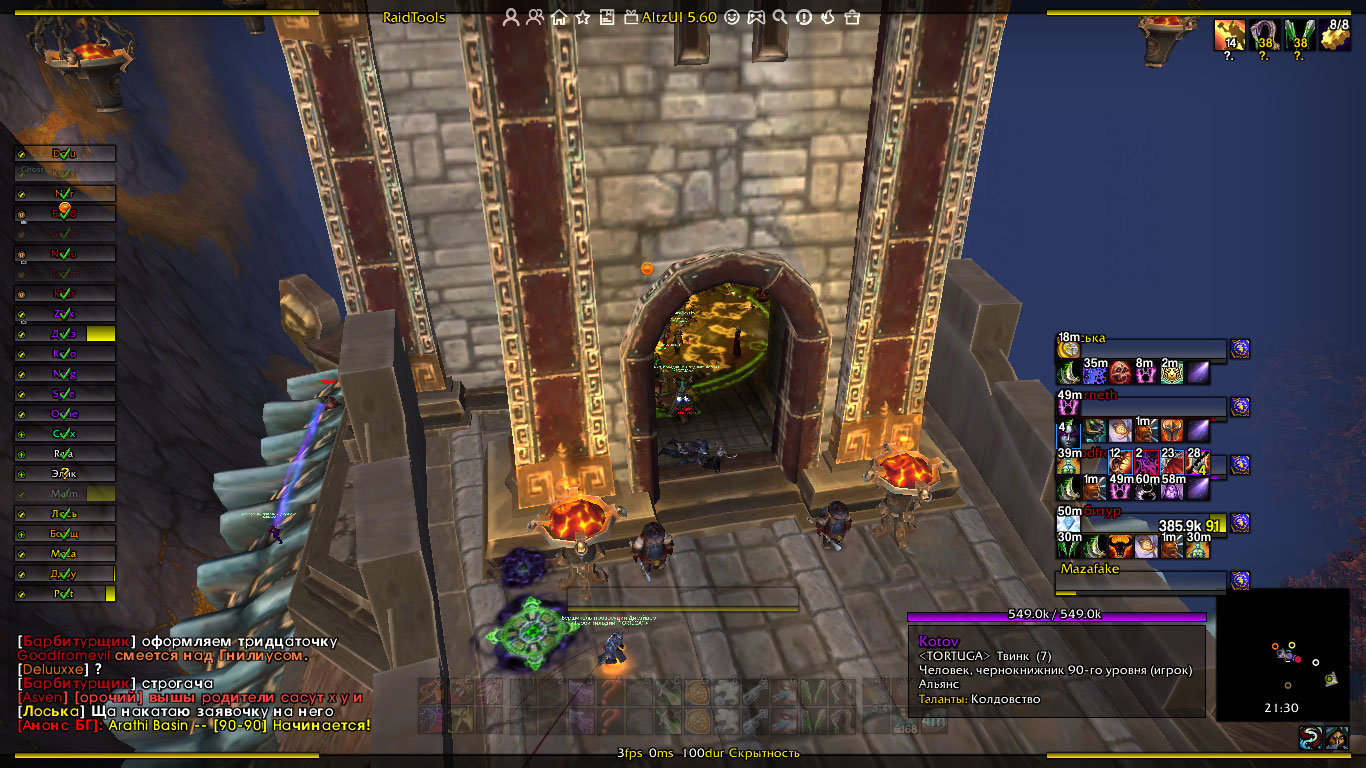
Task: Open the friends (two people) icon
Action: pos(535,17)
